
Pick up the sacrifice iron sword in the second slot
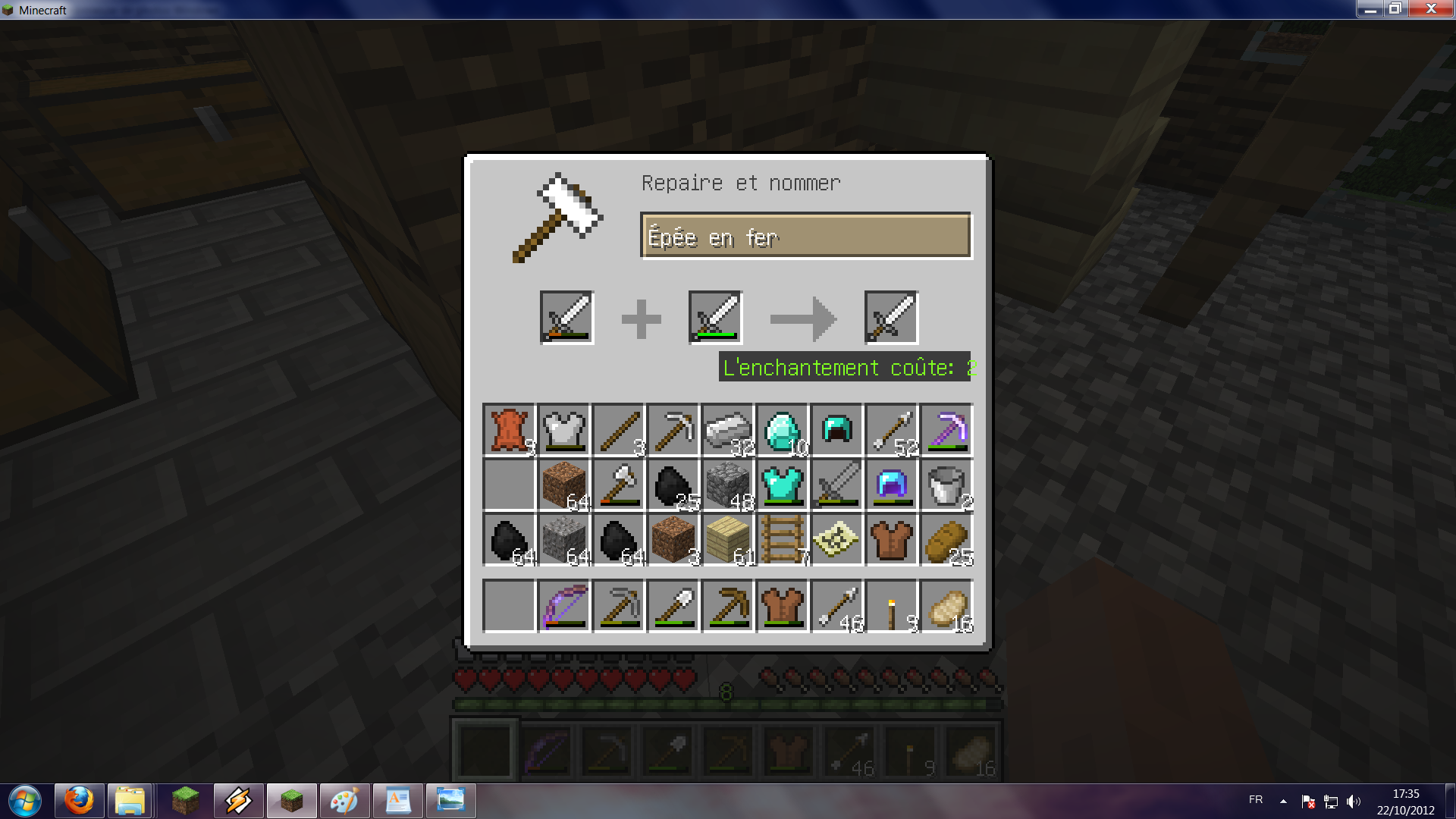(x=714, y=317)
